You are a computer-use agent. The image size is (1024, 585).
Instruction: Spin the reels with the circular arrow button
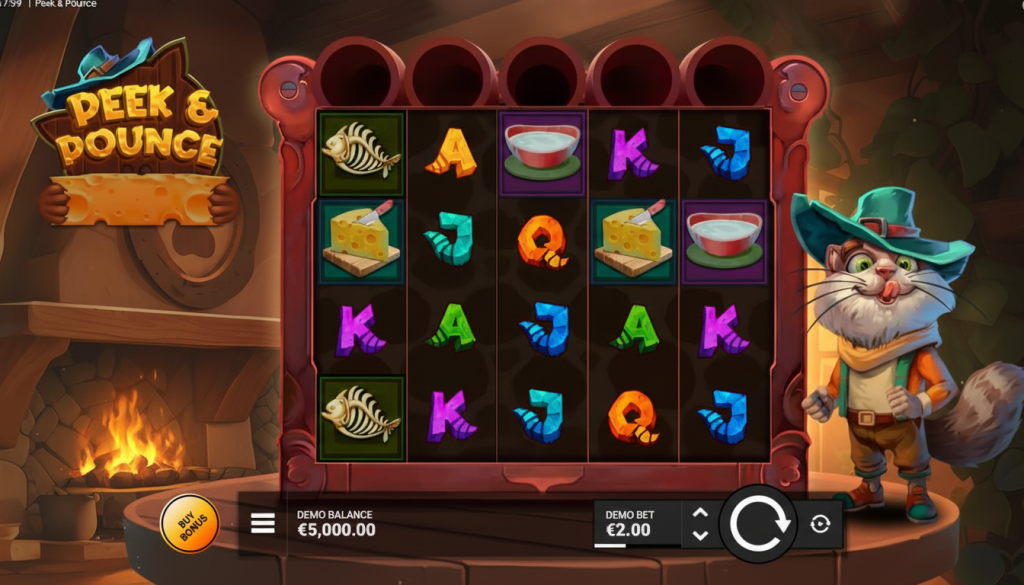point(756,523)
